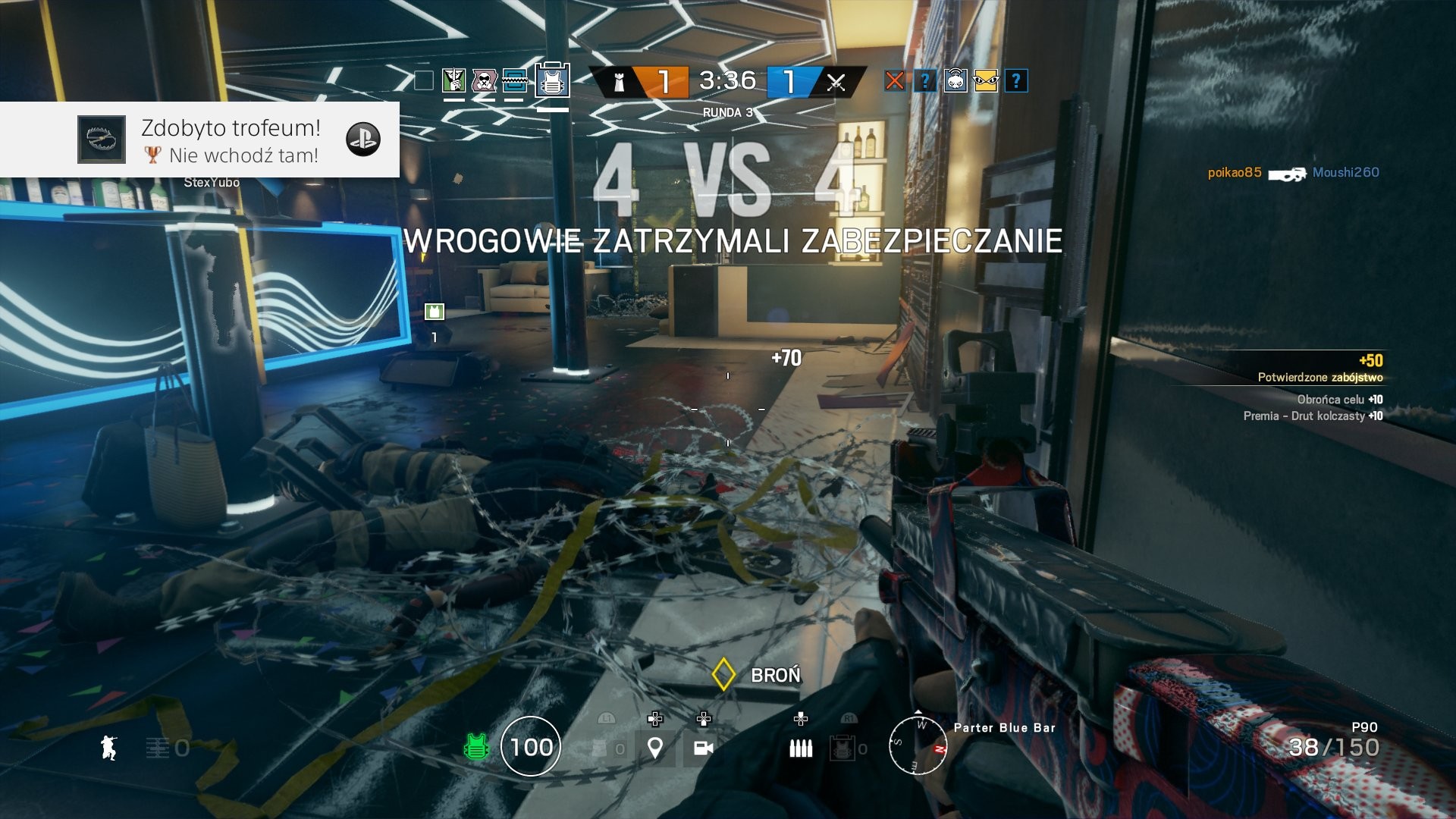Screen dimensions: 1456x819
Task: Select the Frost bear trap operator icon
Action: tap(514, 80)
